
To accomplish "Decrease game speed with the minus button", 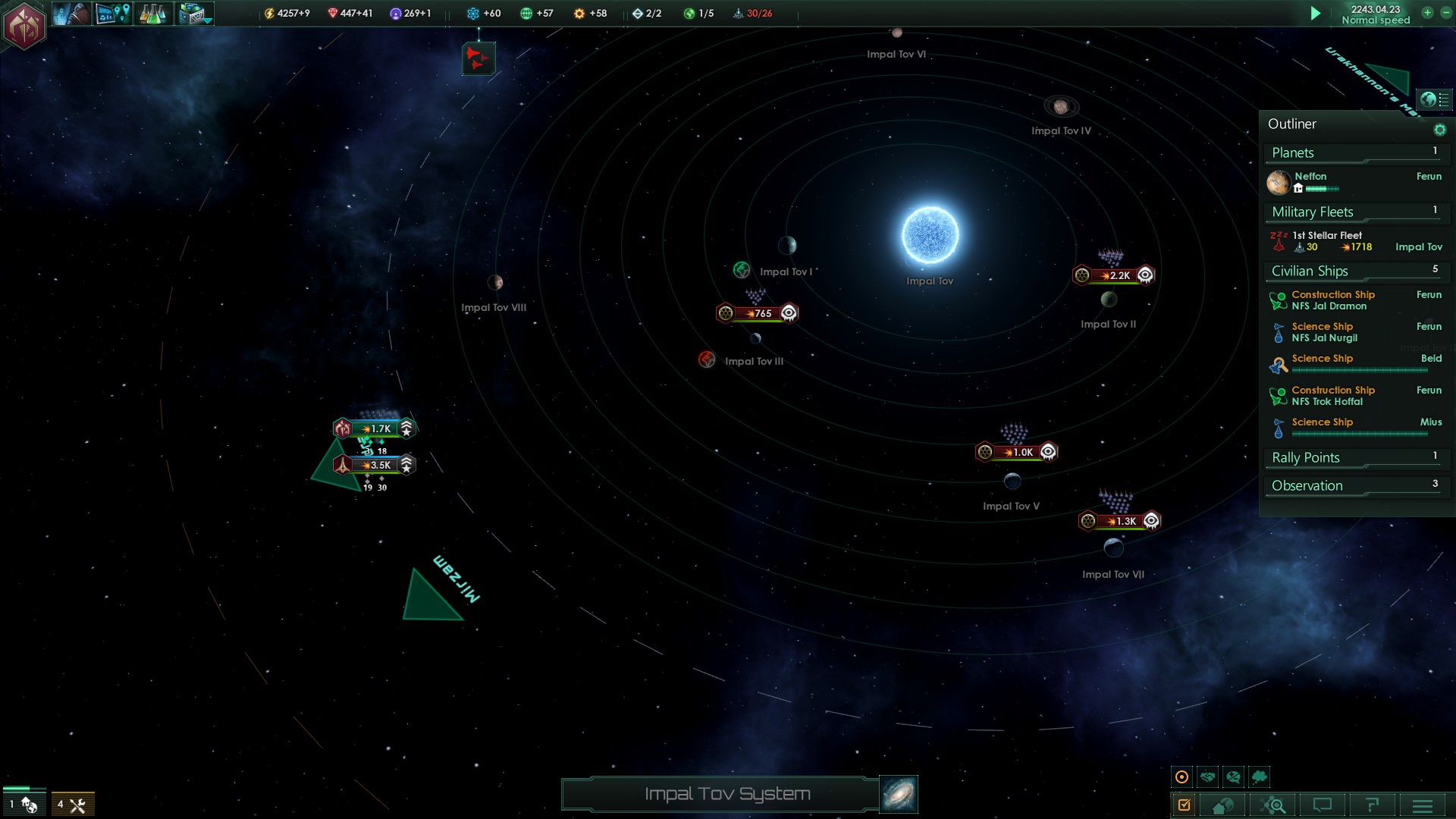I will click(x=1445, y=13).
